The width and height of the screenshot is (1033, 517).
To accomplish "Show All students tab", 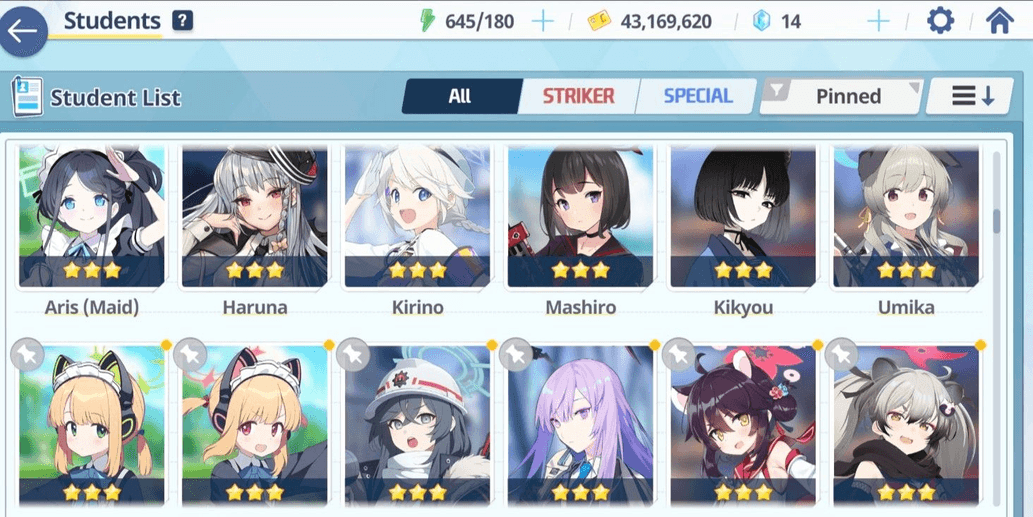I will (460, 96).
